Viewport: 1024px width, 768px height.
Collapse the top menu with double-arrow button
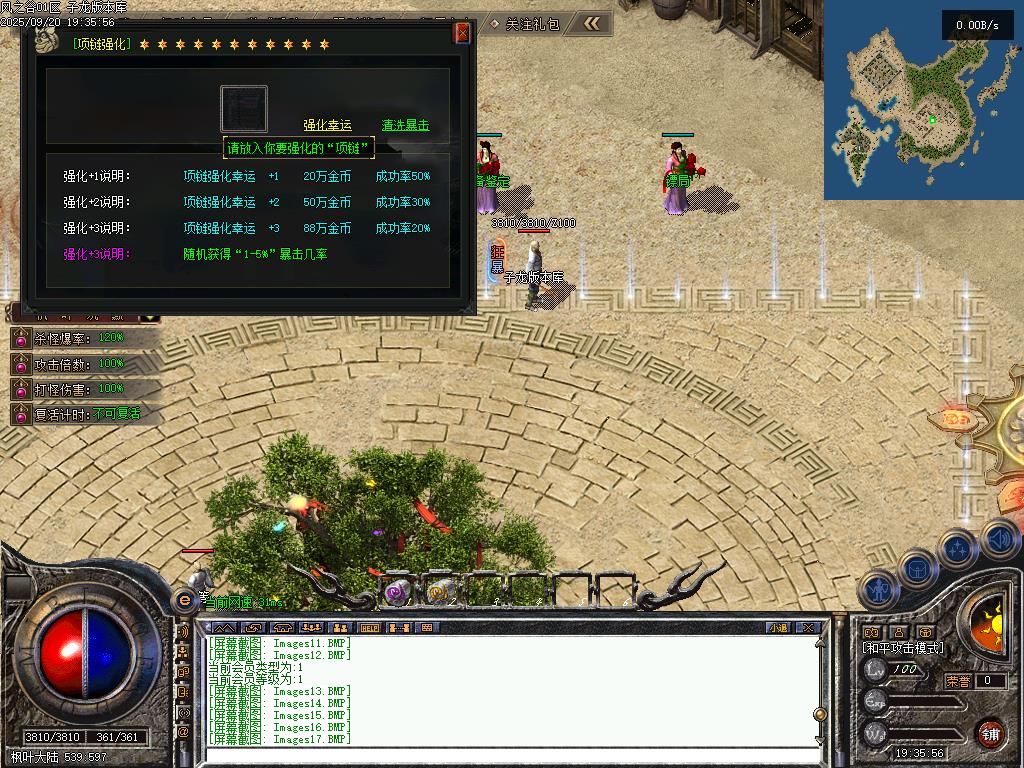coord(593,23)
